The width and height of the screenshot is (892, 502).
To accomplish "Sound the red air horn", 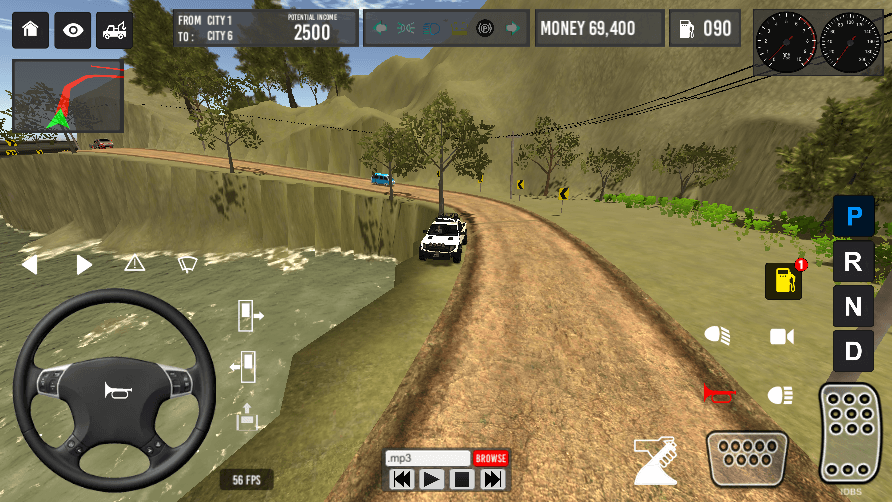I will point(718,394).
